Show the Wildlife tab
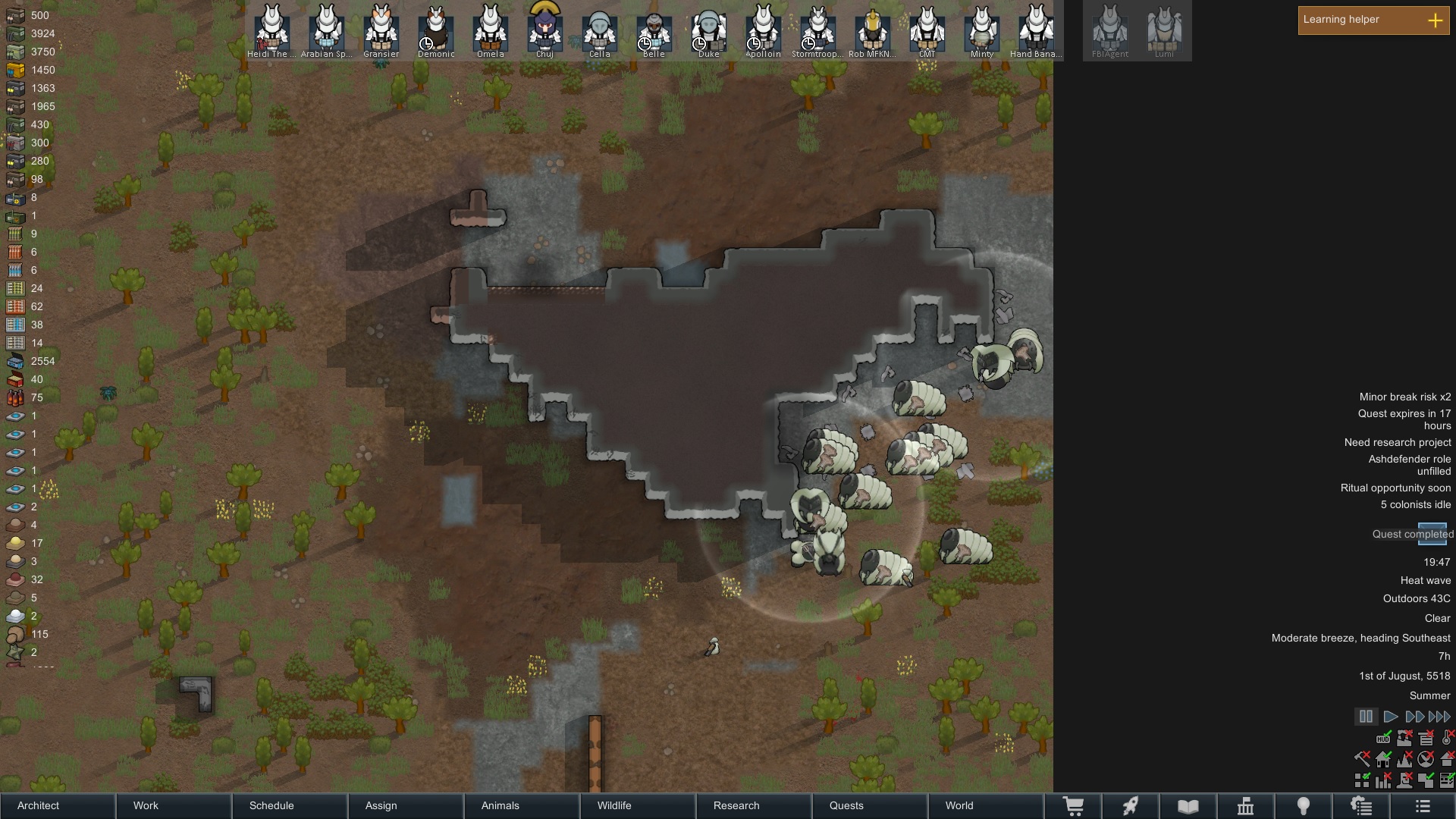Screen dimensions: 1456x819 coord(638,805)
